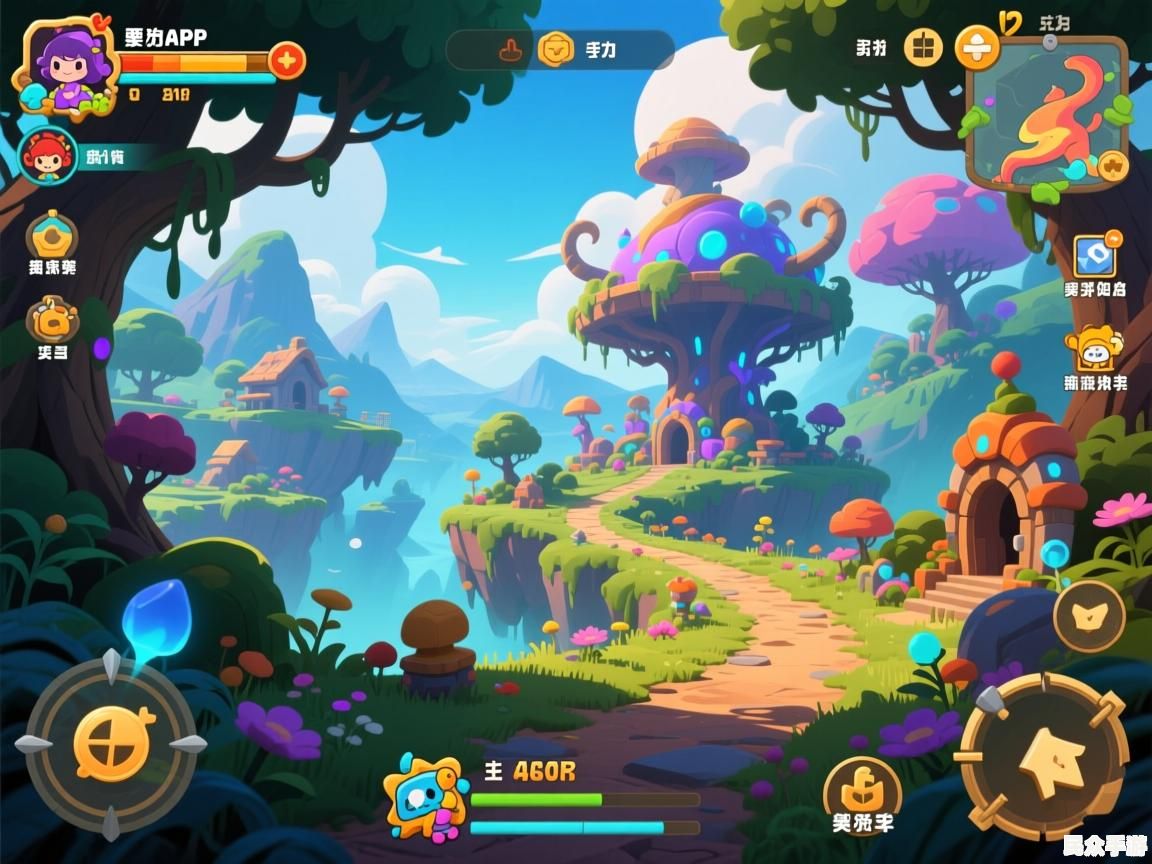Screen dimensions: 1152x864
Task: Click the hand icon in top center pill
Action: pyautogui.click(x=509, y=49)
